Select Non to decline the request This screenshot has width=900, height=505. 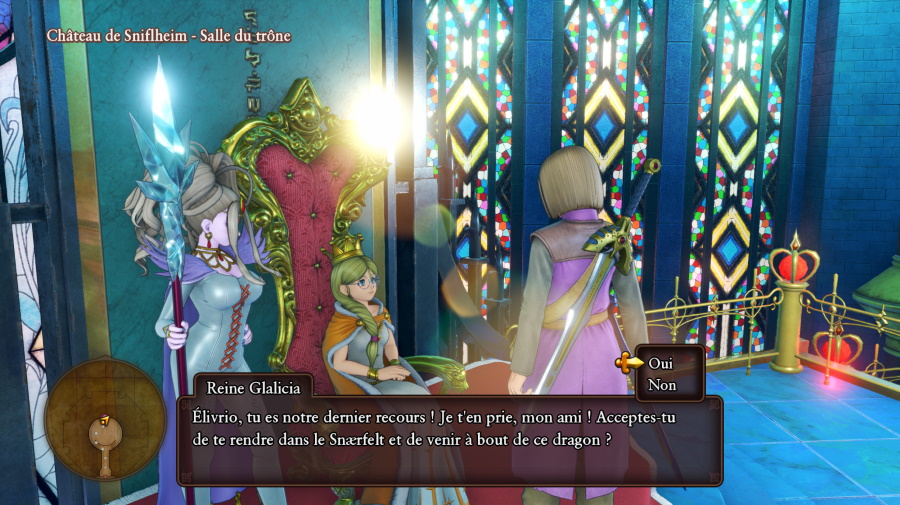pyautogui.click(x=661, y=384)
